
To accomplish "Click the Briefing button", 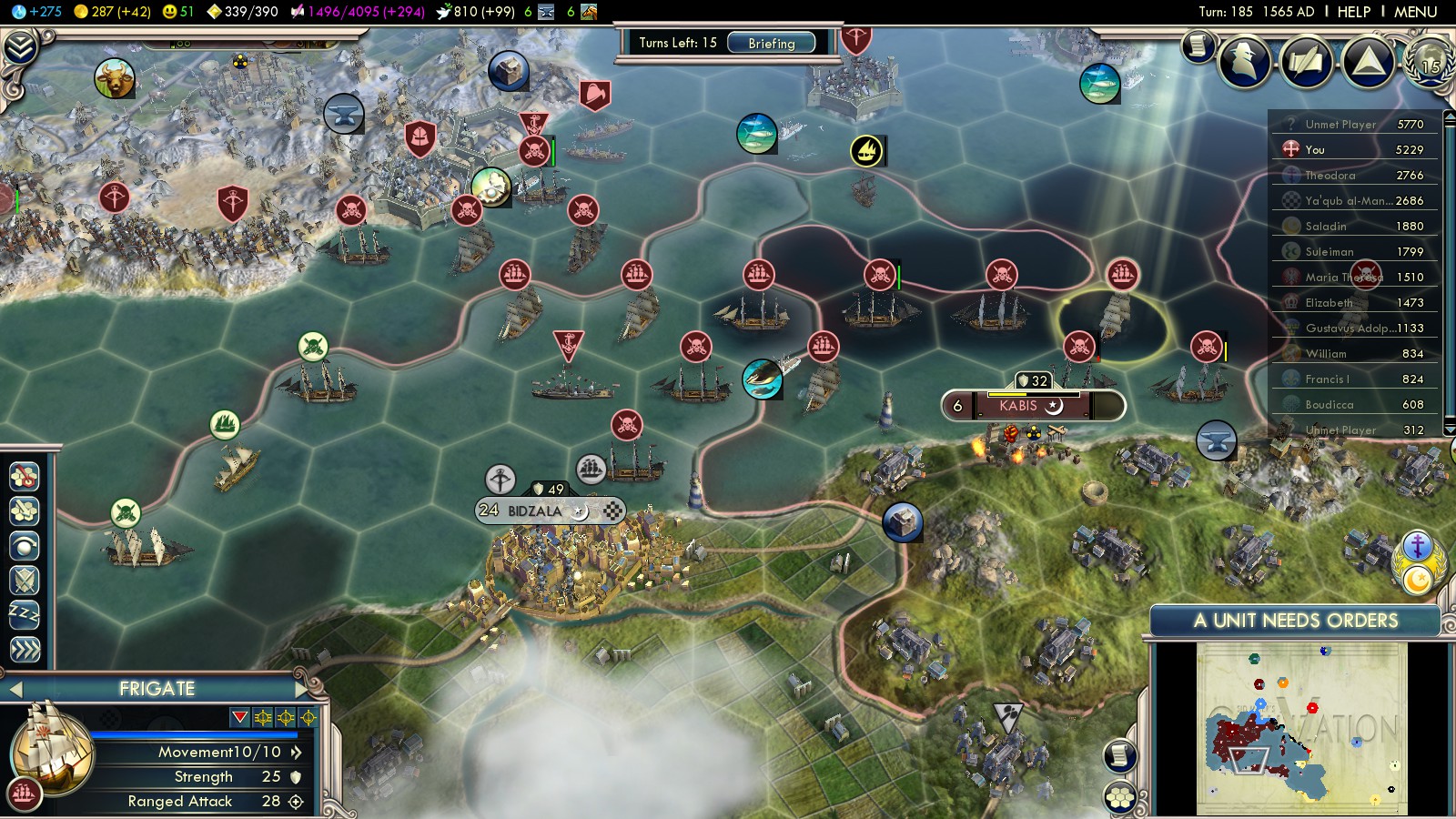I will click(771, 43).
